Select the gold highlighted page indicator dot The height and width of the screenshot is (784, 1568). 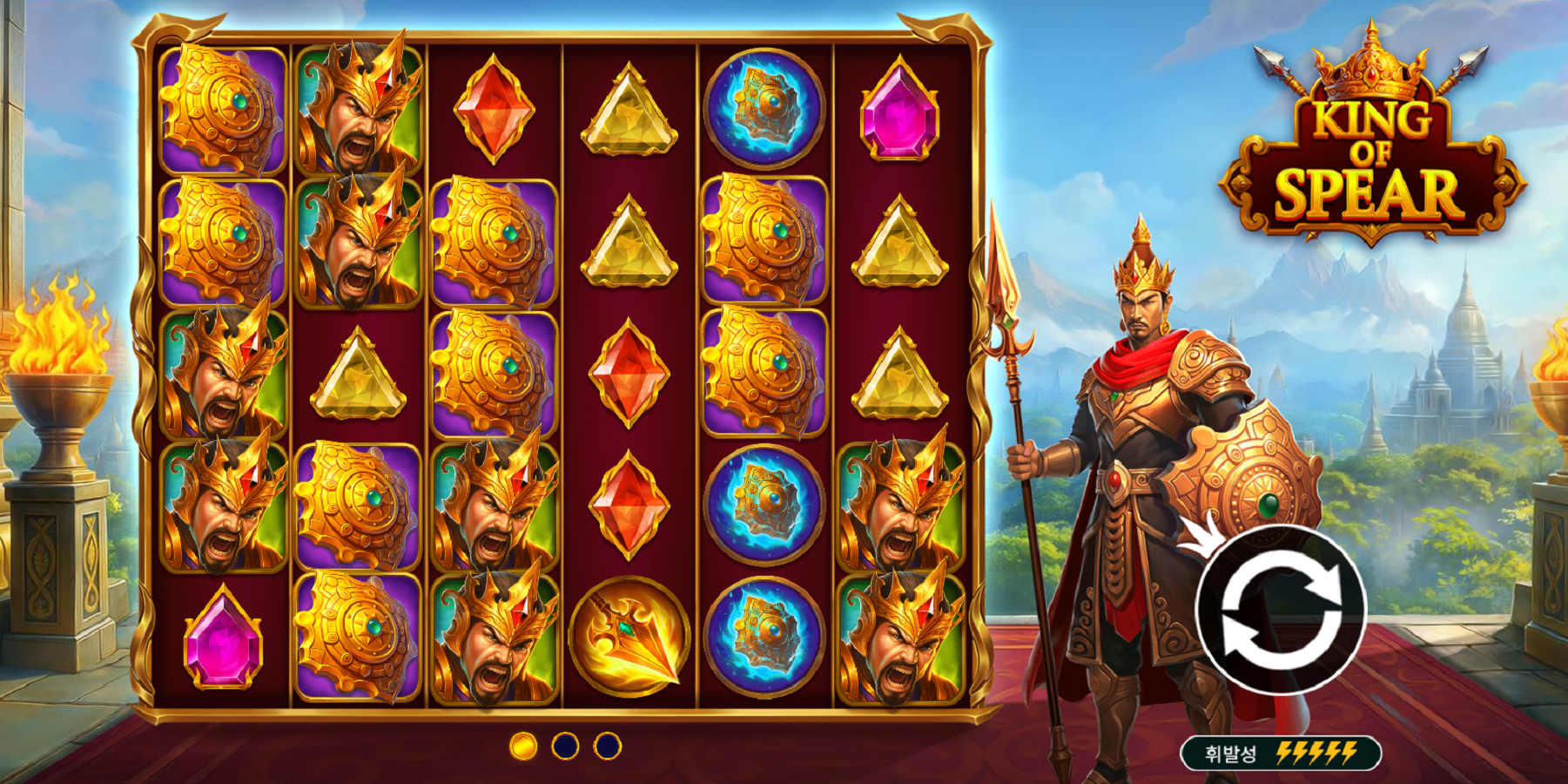coord(523,746)
